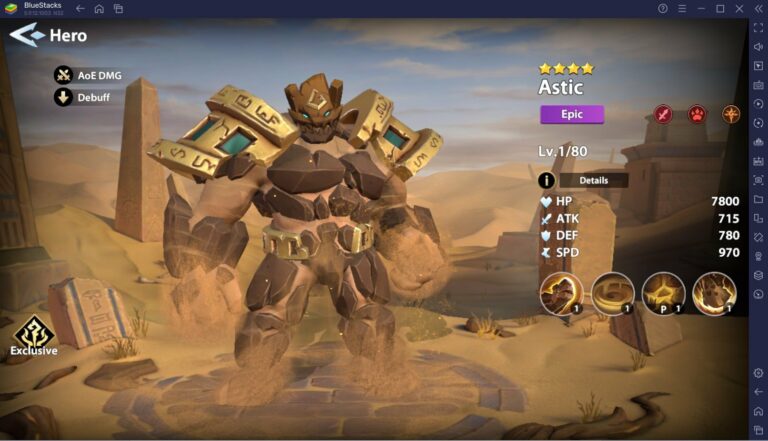Viewport: 768px width, 441px height.
Task: Select the red paw print icon
Action: [696, 114]
